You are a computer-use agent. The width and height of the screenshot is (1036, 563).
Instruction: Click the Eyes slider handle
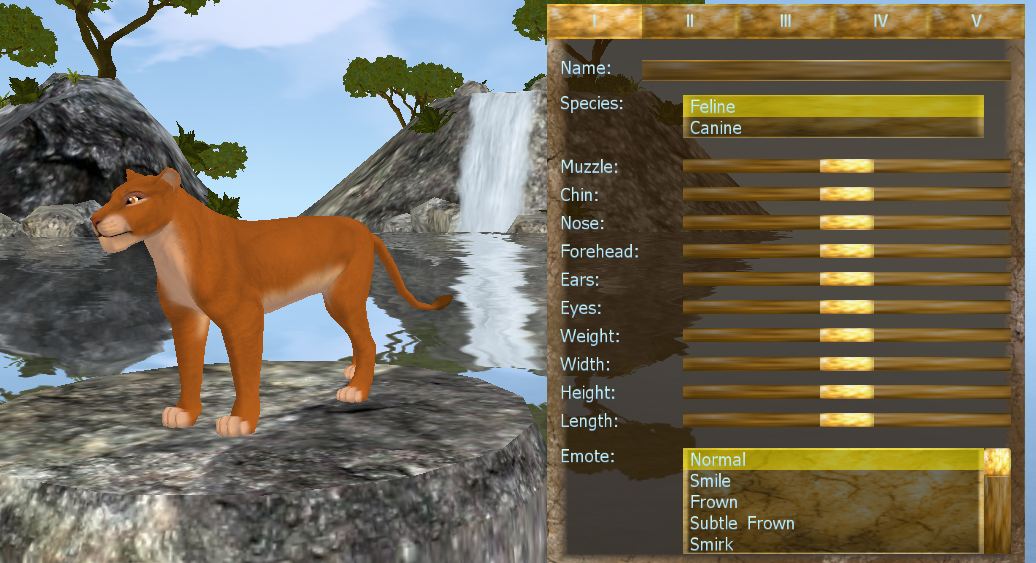coord(846,307)
